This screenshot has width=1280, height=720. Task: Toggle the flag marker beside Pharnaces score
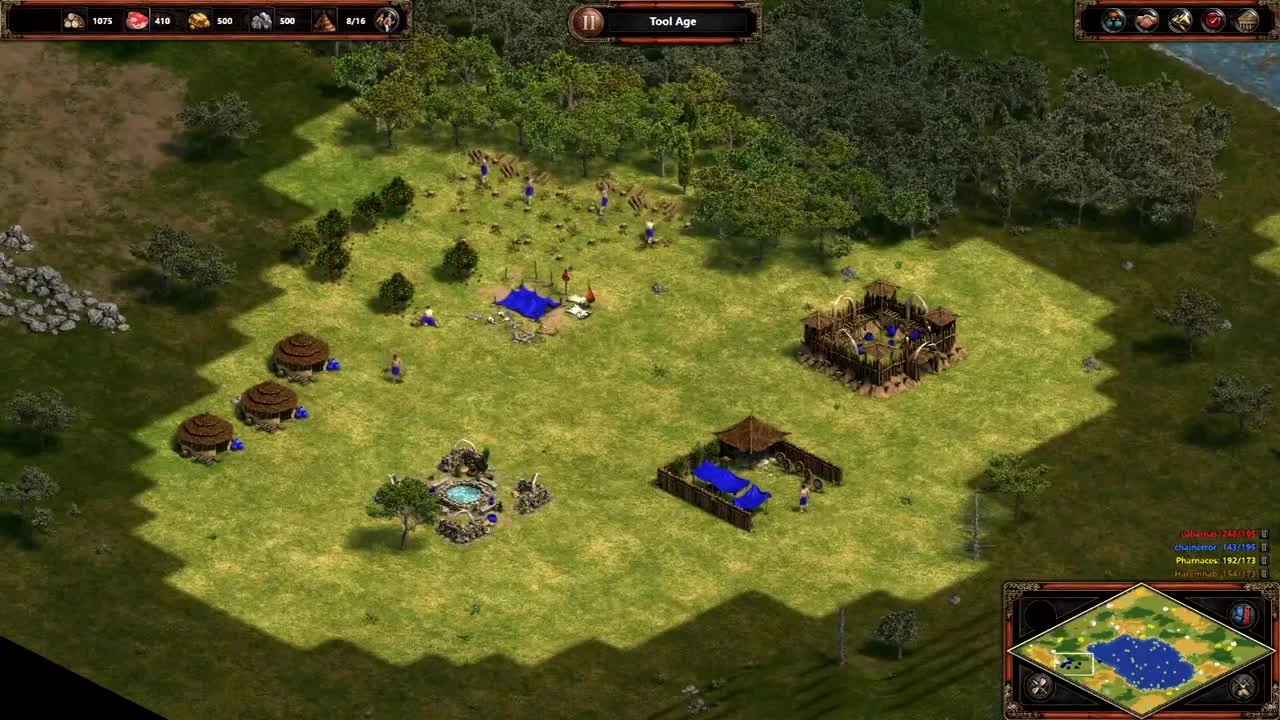click(1265, 560)
